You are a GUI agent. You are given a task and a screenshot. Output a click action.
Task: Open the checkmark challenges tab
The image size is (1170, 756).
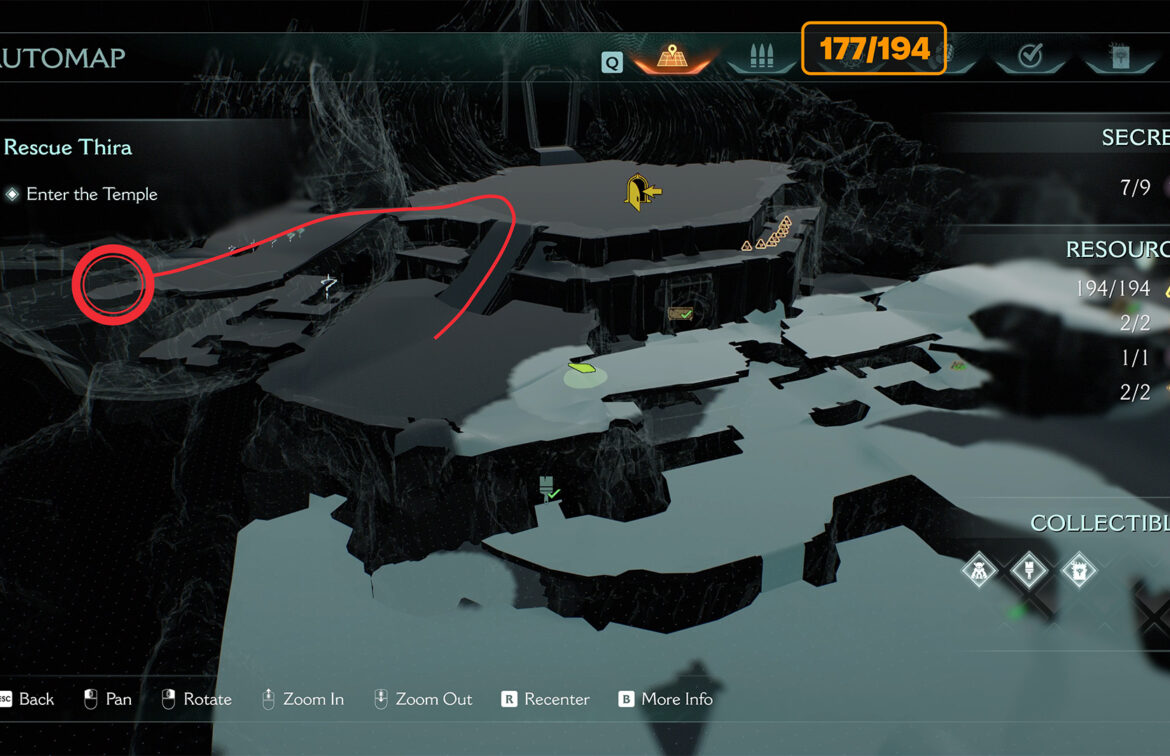pos(1030,56)
